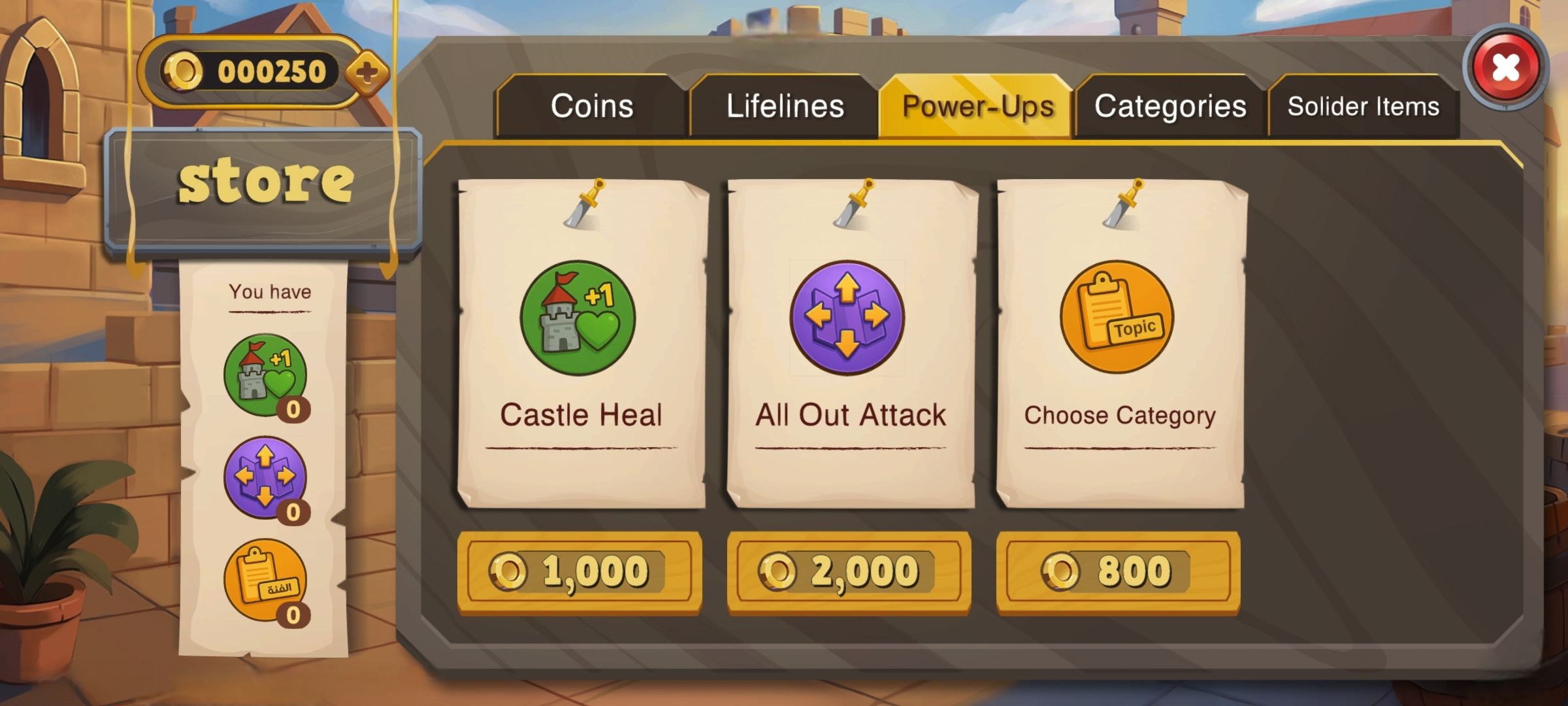The image size is (1568, 706).
Task: Click the owned Castle Heal icon
Action: [x=265, y=376]
